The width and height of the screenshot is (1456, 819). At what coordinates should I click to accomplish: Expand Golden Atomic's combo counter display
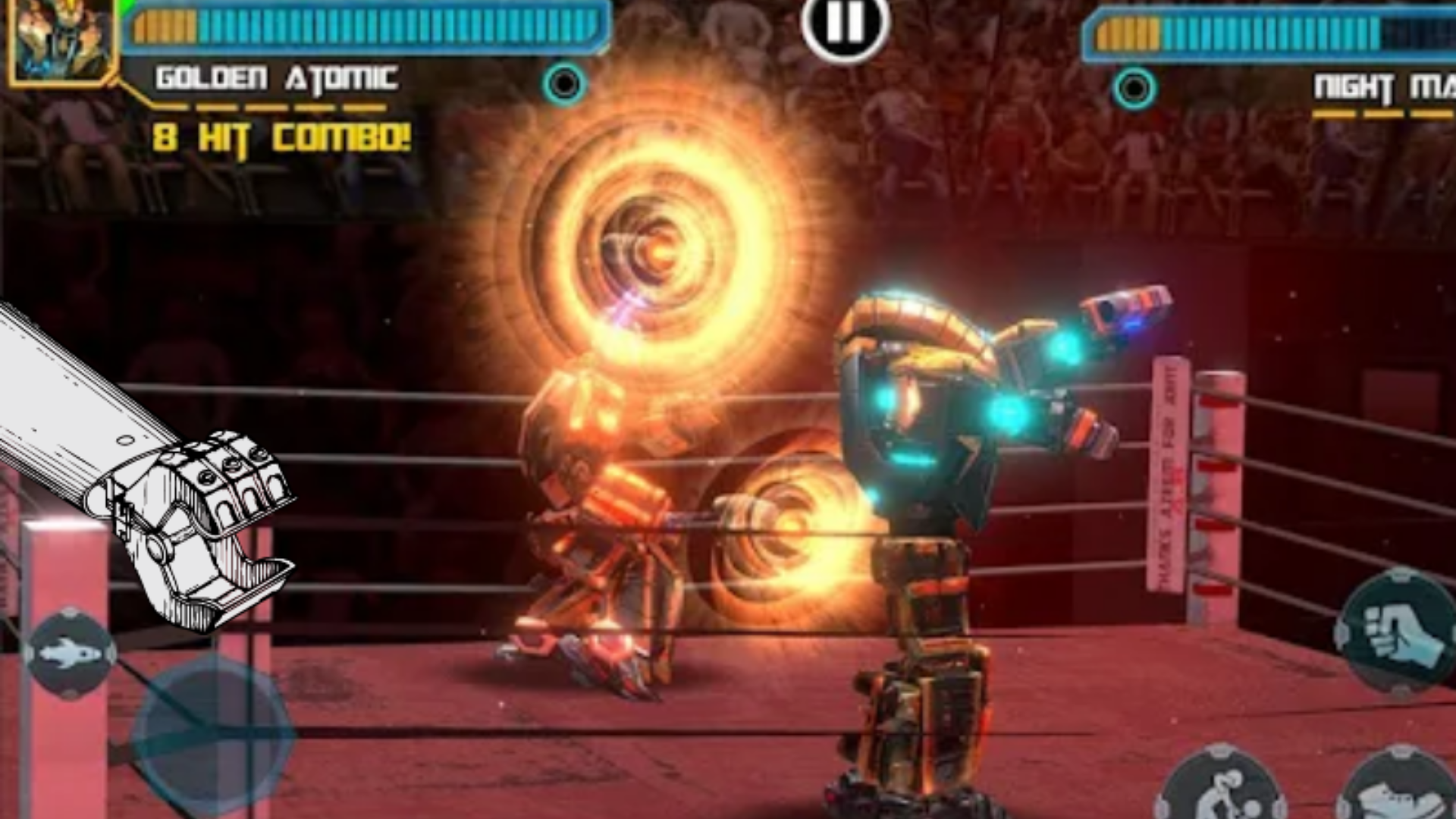point(281,138)
